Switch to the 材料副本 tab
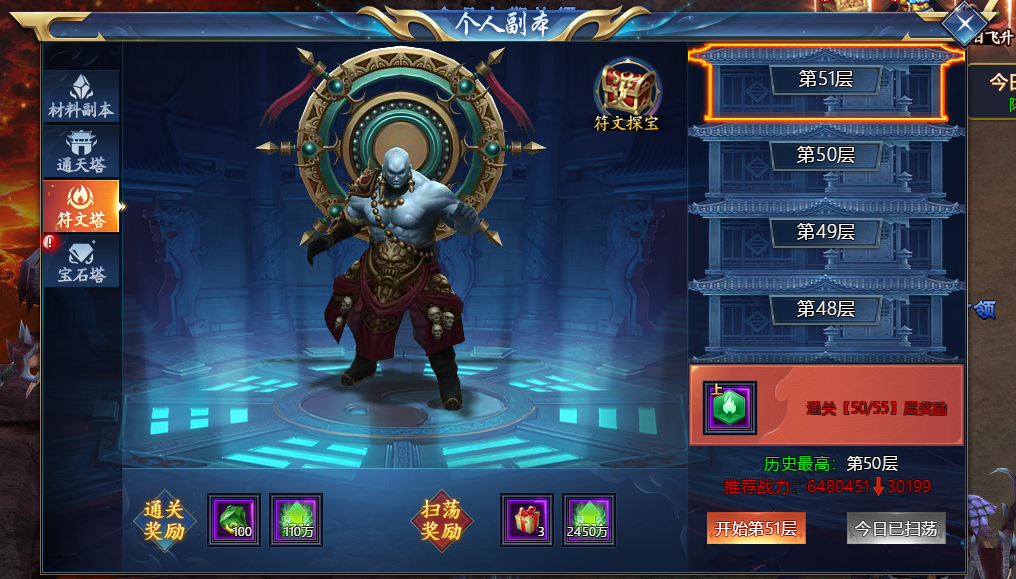 coord(81,97)
